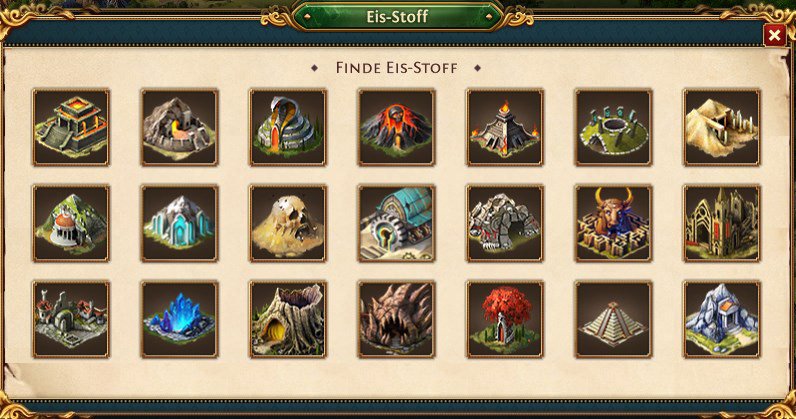This screenshot has width=796, height=419.
Task: Select the gothic cathedral ruins
Action: coord(721,223)
